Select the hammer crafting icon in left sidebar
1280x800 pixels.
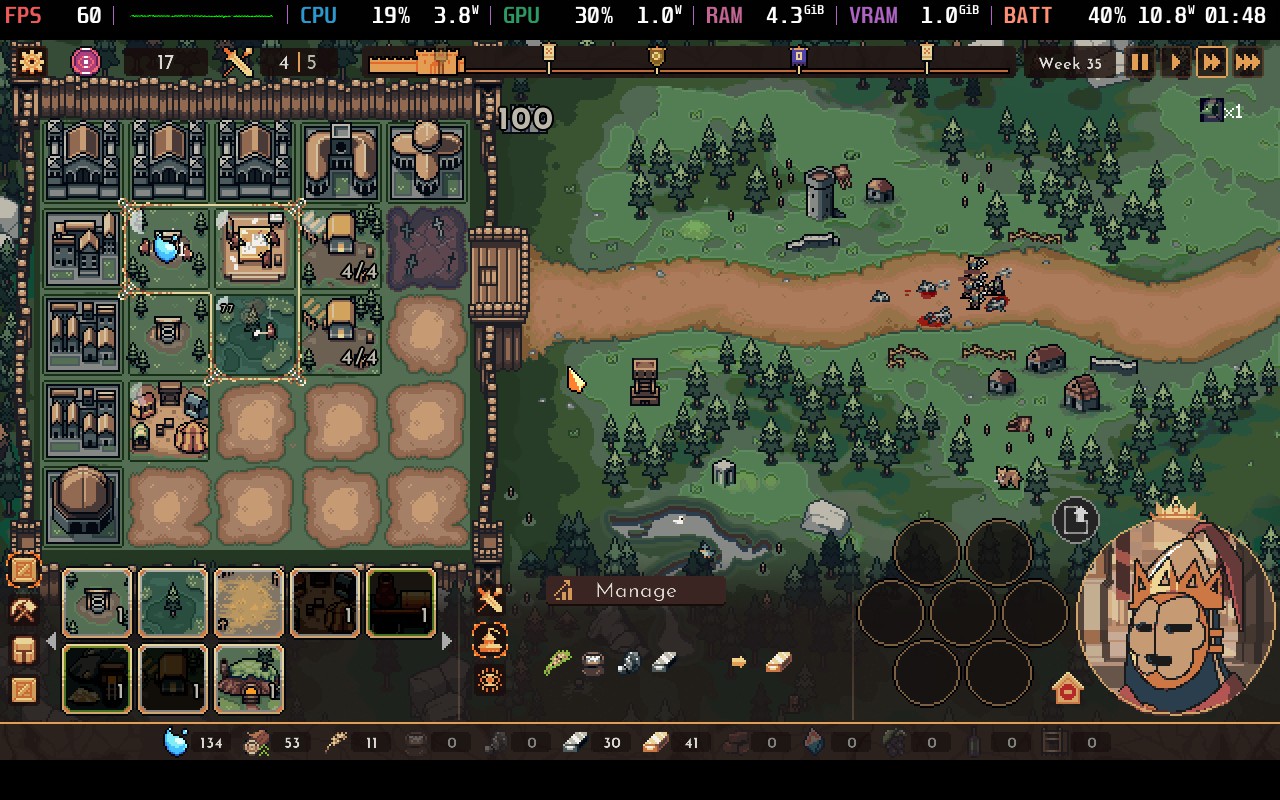point(24,610)
